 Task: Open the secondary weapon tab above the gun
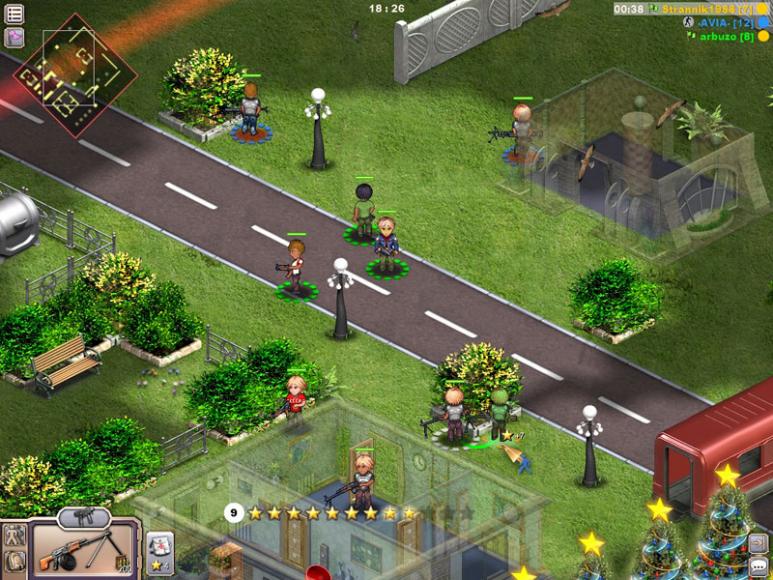[84, 517]
